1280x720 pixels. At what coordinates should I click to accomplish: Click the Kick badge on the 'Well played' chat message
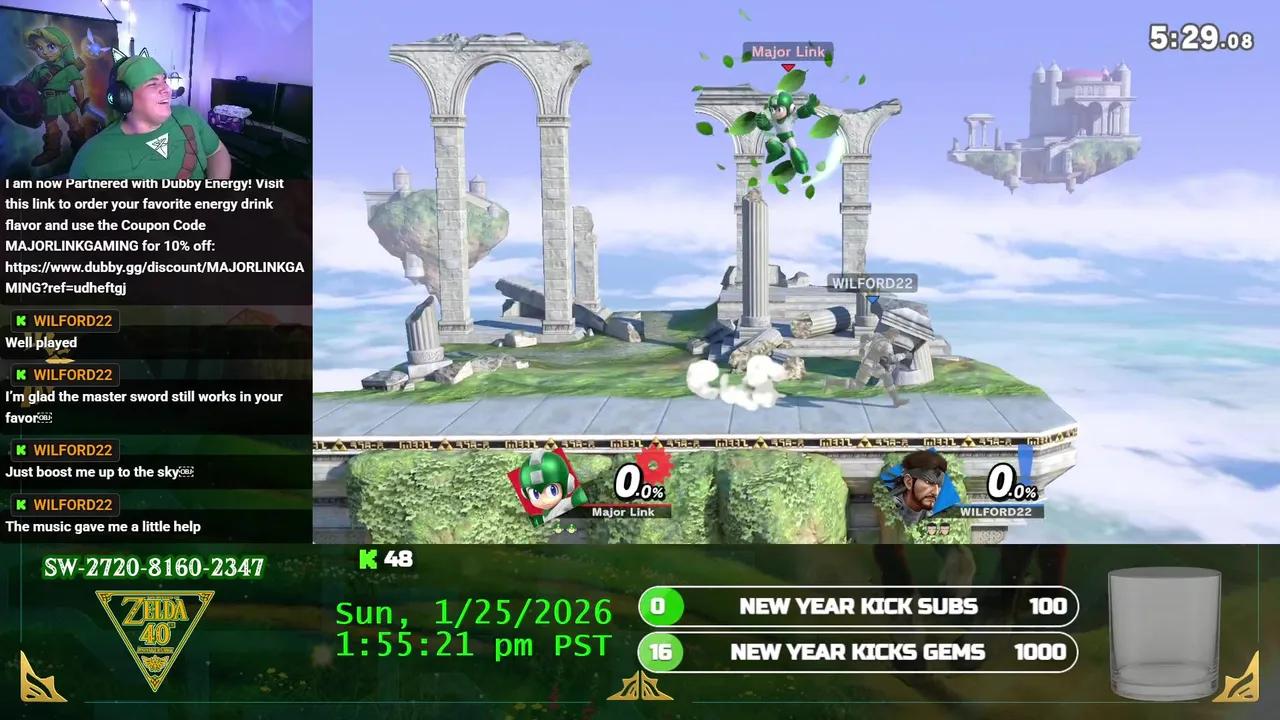coord(21,320)
